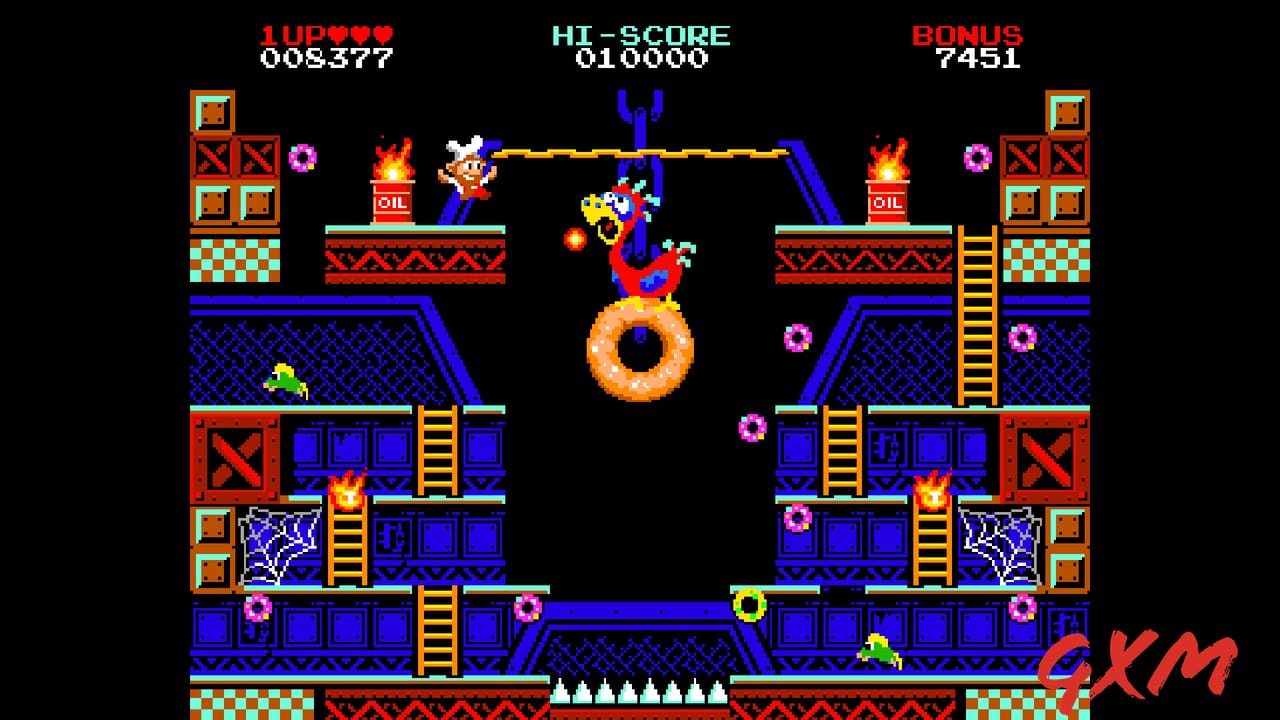Viewport: 1280px width, 720px height.
Task: Click the chef character on the platform
Action: coord(465,170)
